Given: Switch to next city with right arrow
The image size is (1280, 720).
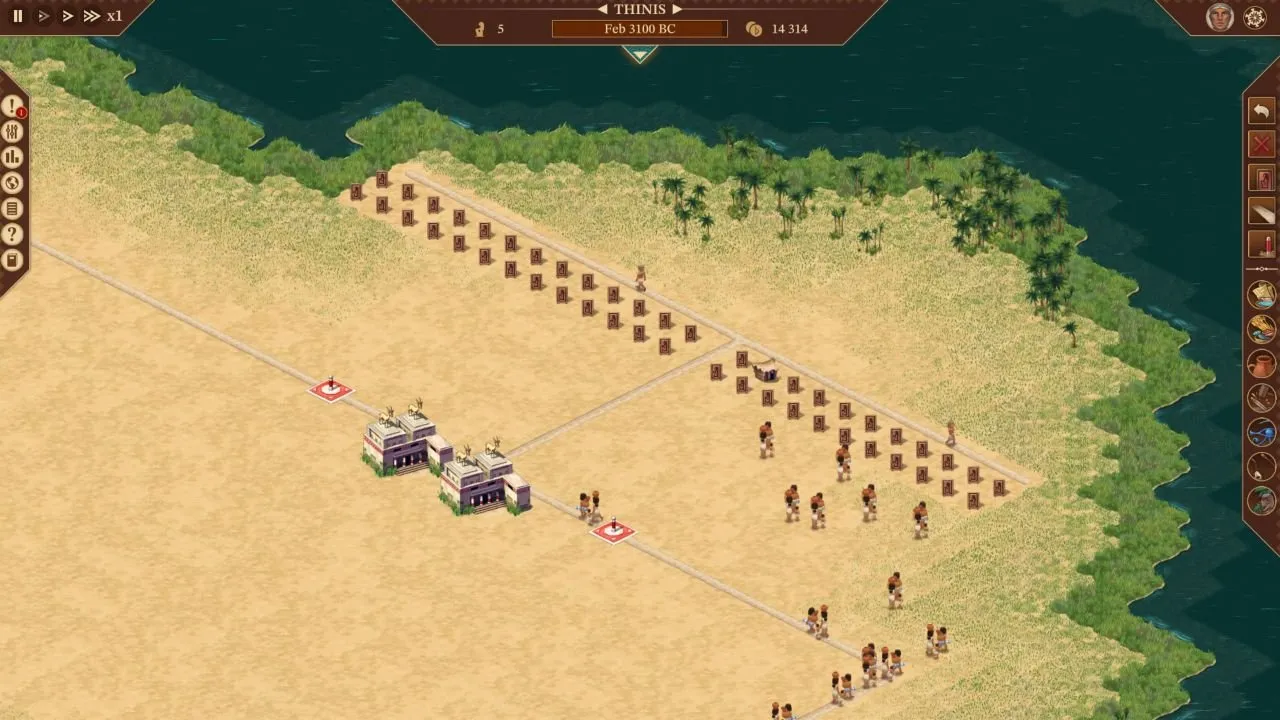Looking at the screenshot, I should (677, 9).
